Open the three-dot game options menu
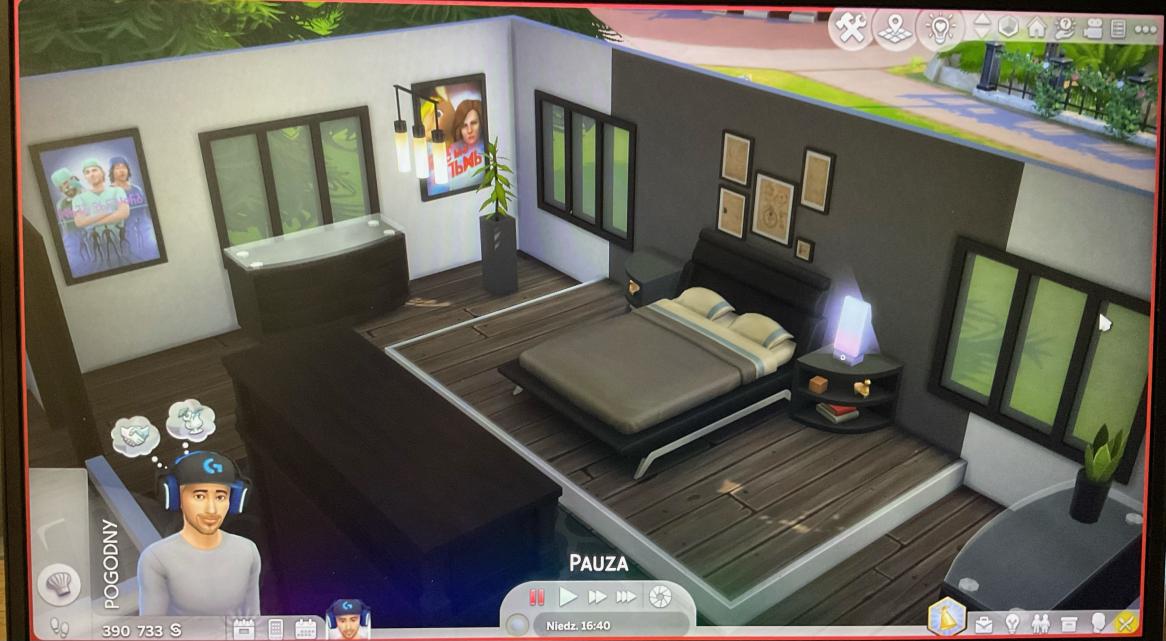 pos(1145,28)
